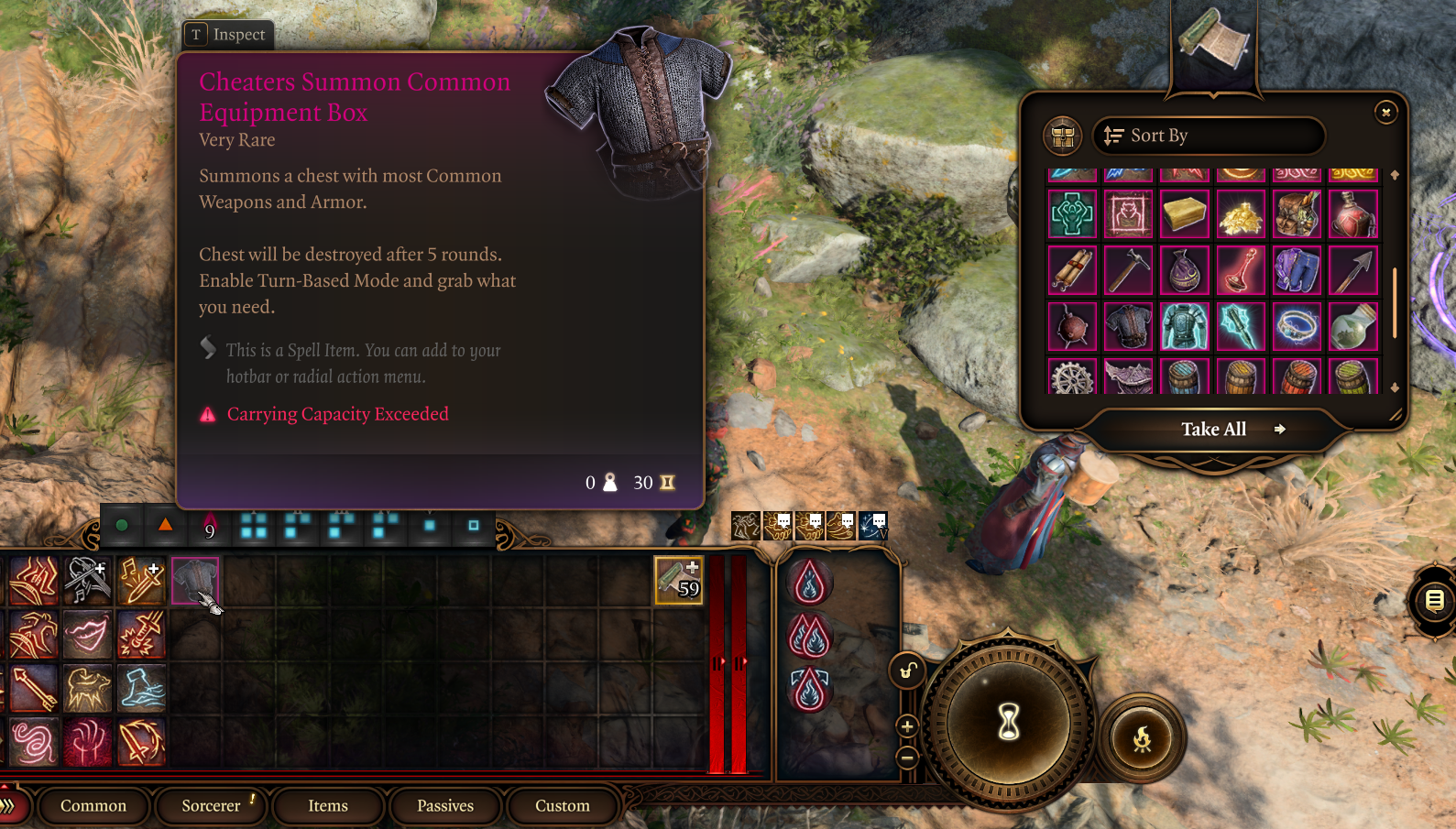This screenshot has width=1456, height=829.
Task: Select the pickaxe item slot
Action: [x=1128, y=271]
